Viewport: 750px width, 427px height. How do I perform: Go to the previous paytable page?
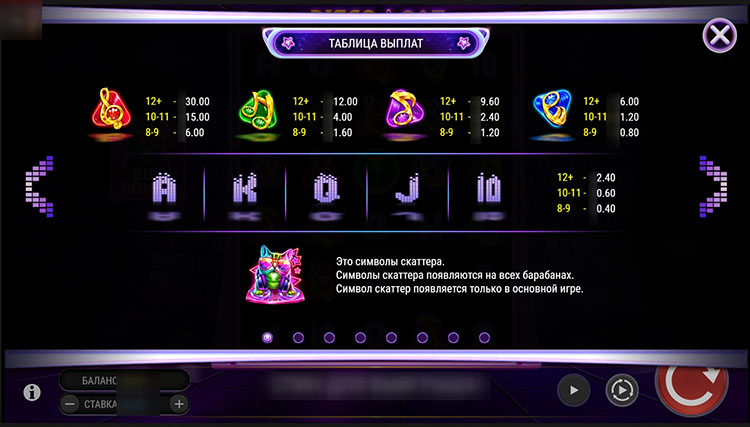[37, 185]
